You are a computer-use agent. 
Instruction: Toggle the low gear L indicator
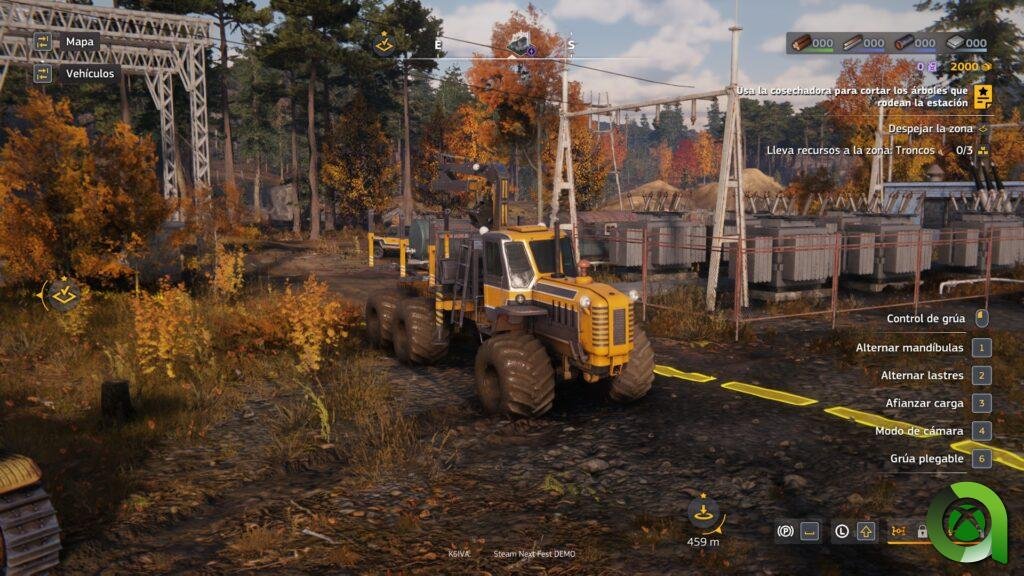click(842, 531)
